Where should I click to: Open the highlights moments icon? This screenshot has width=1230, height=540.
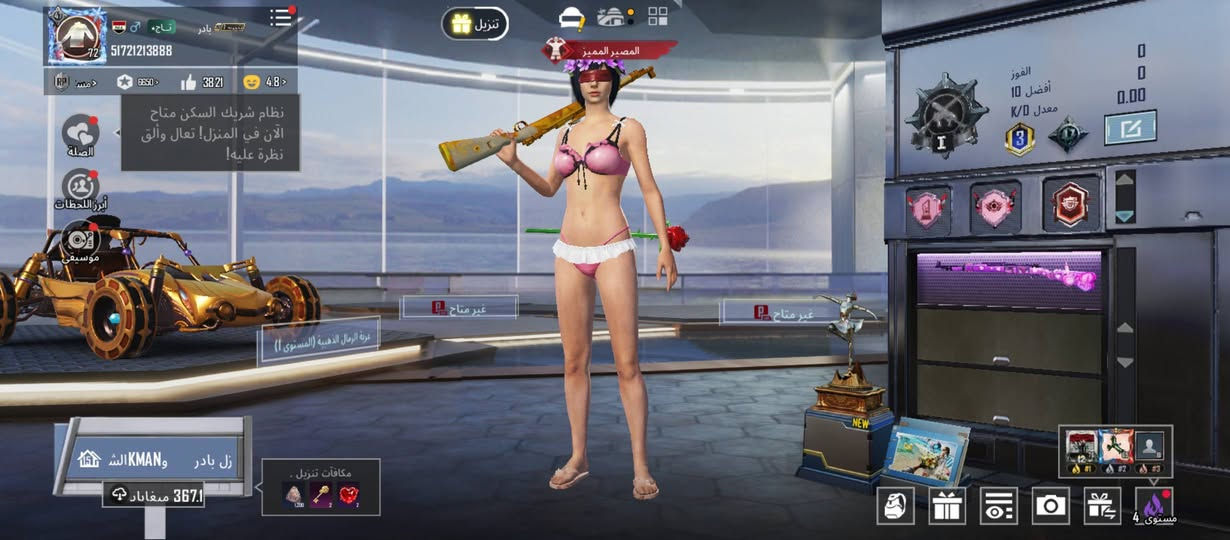coord(80,187)
